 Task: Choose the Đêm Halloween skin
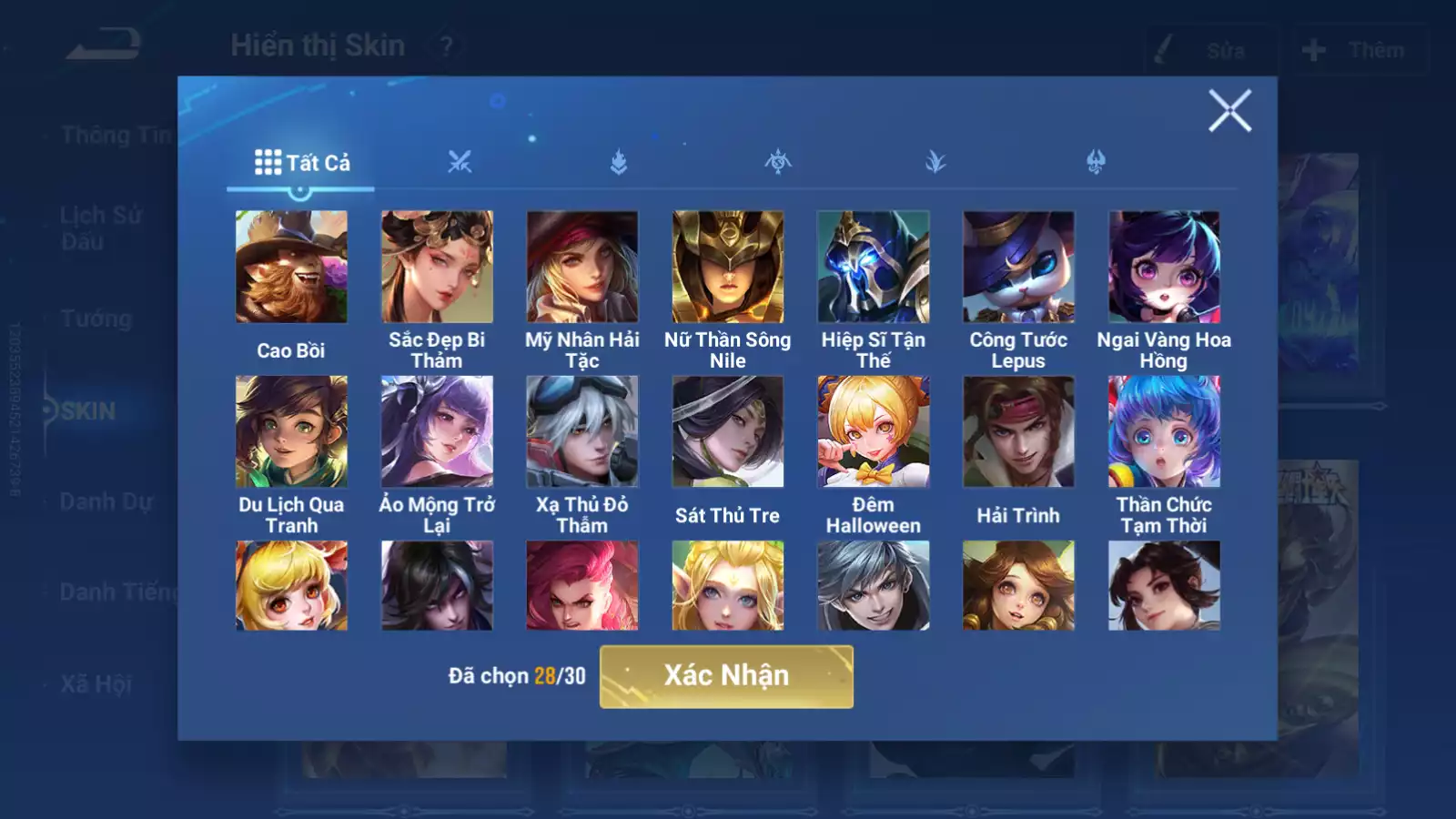874,431
